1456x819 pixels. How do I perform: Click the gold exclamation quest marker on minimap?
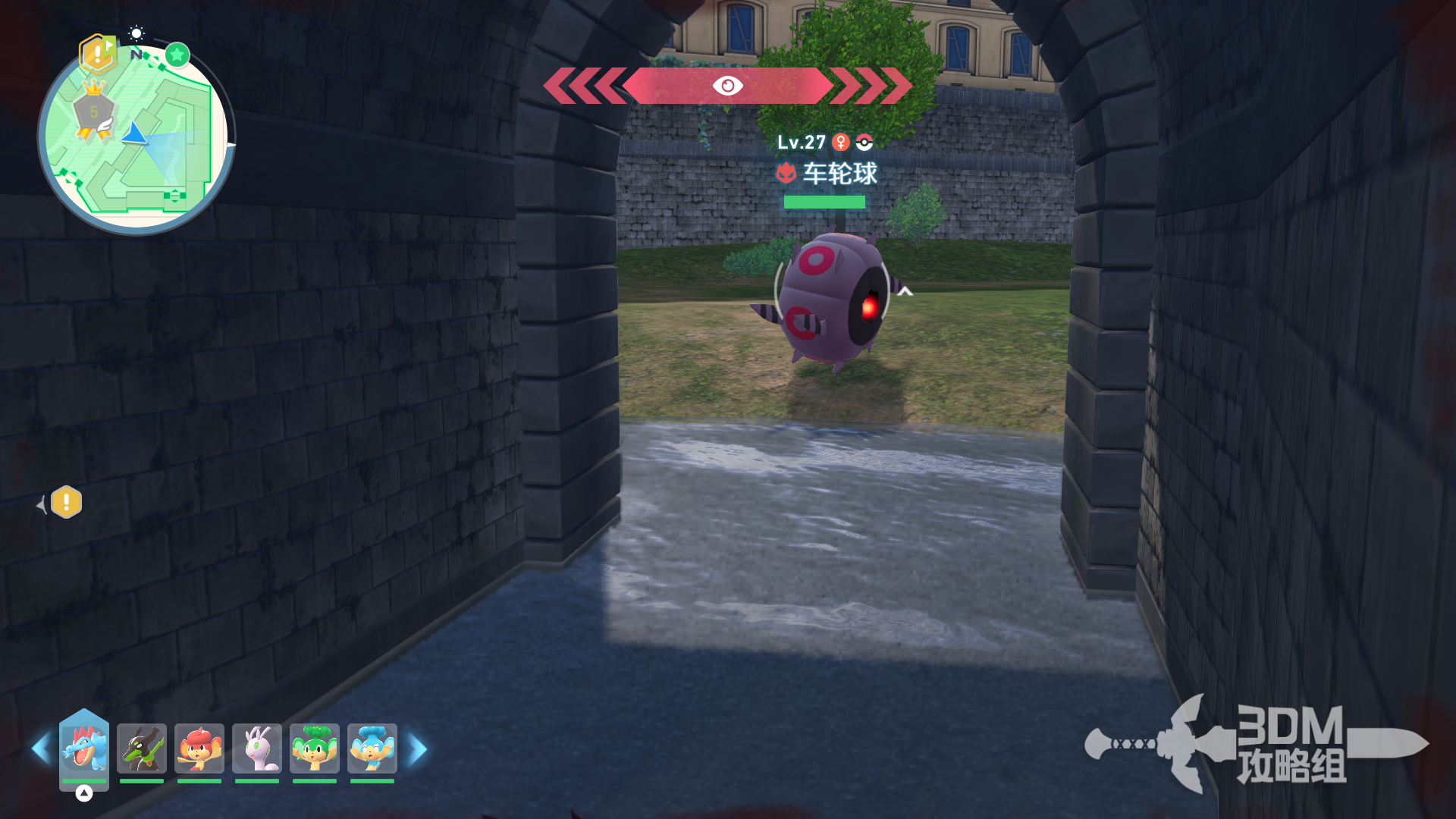point(97,53)
